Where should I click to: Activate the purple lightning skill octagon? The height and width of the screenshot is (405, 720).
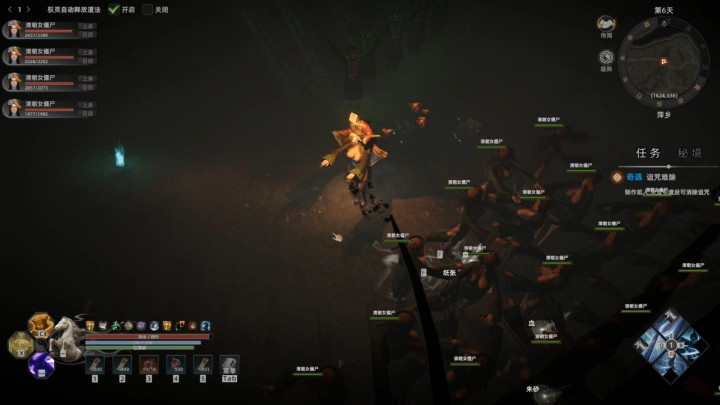pos(42,365)
